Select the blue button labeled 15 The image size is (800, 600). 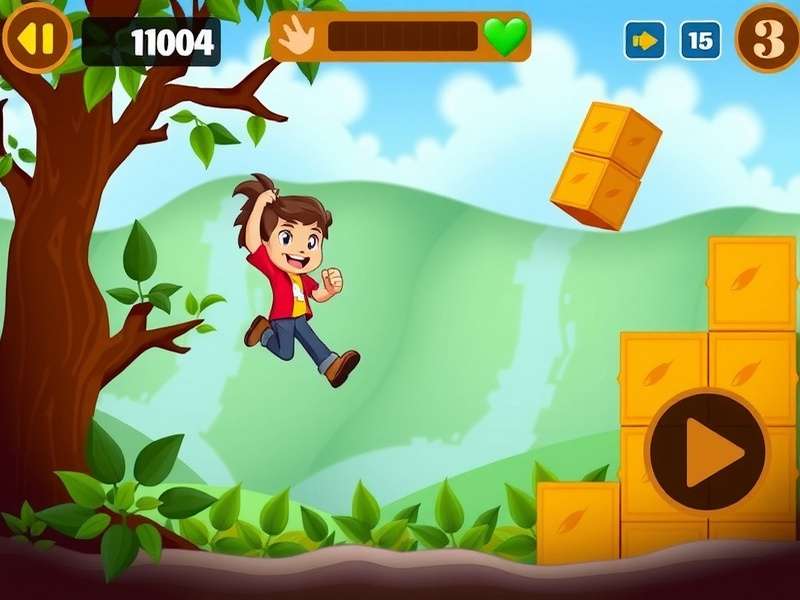701,41
